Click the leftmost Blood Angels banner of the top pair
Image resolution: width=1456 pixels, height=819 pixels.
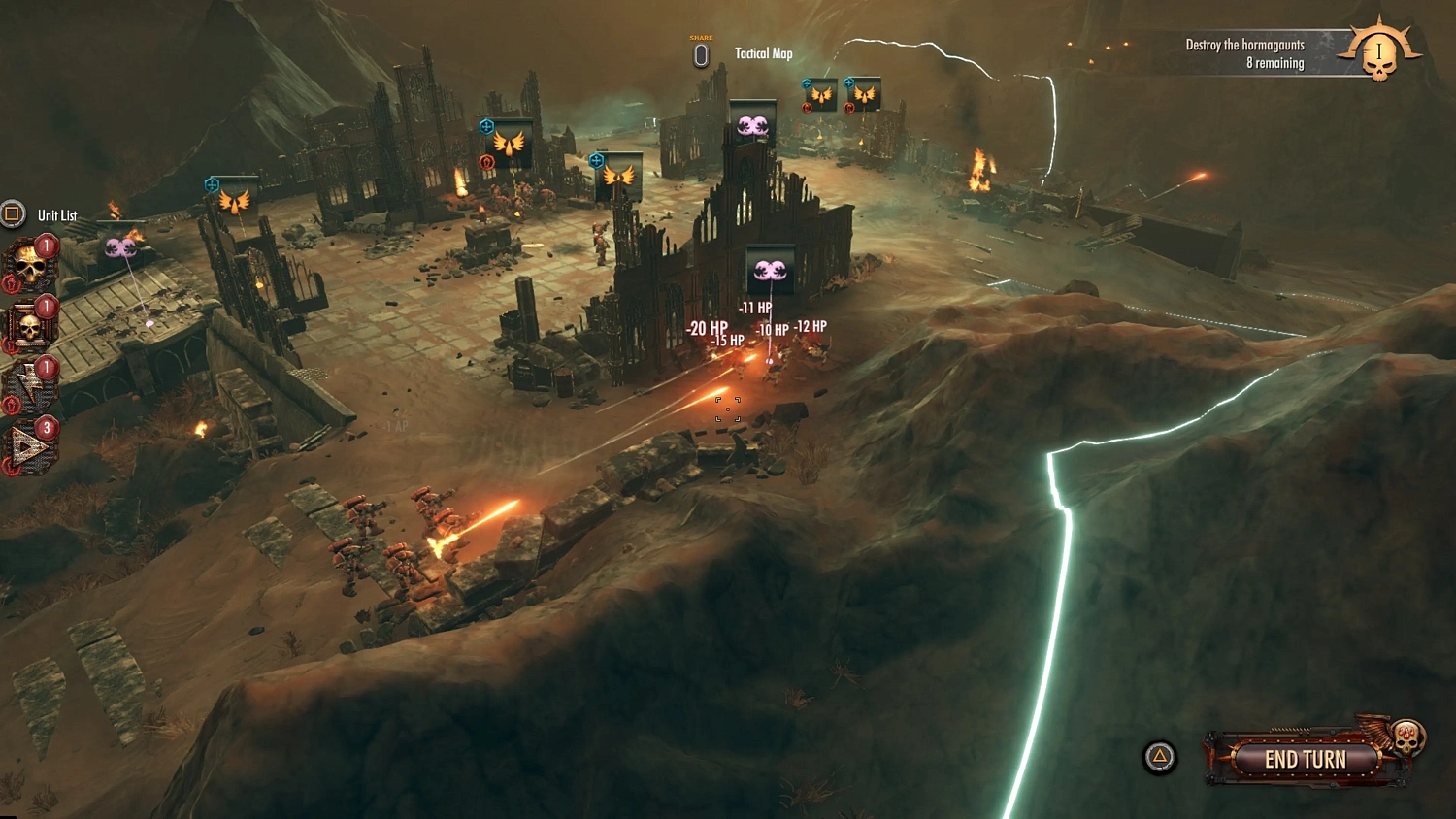click(821, 95)
